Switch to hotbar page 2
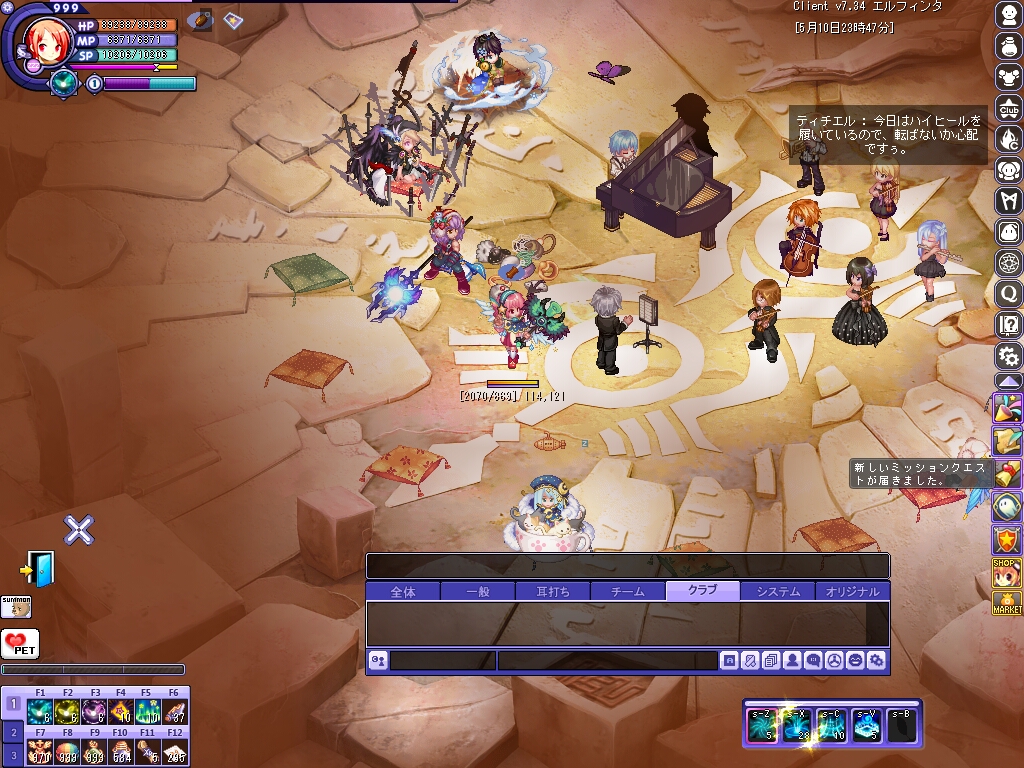 (14, 732)
